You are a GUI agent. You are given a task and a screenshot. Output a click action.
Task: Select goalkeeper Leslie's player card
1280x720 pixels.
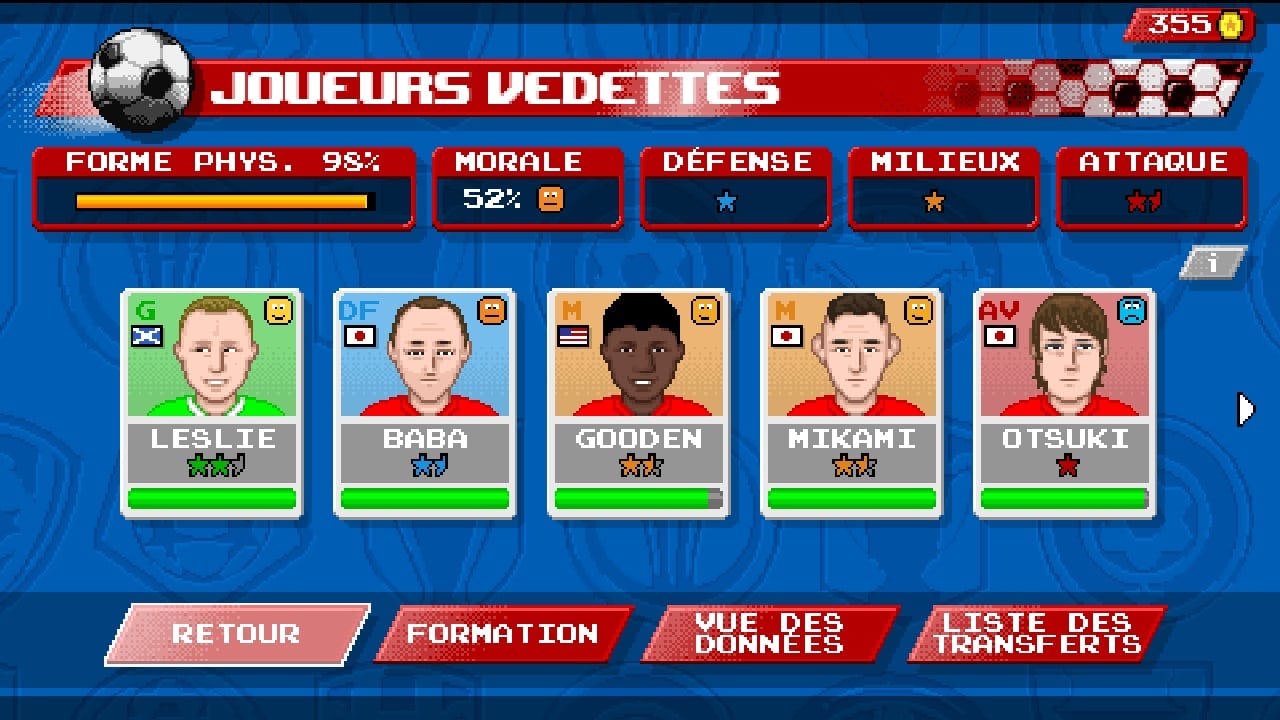pos(211,403)
